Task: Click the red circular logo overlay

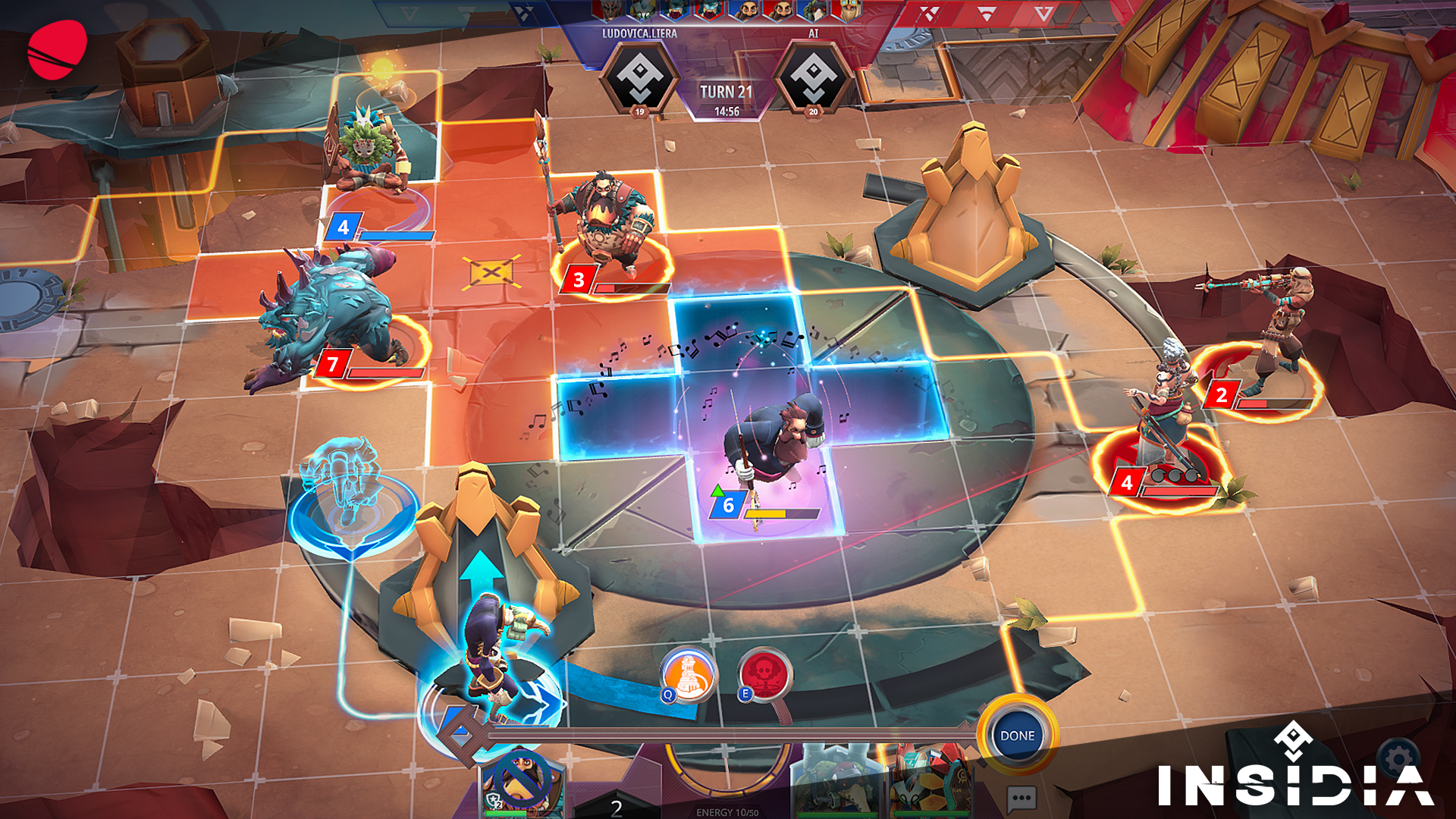Action: click(x=58, y=49)
